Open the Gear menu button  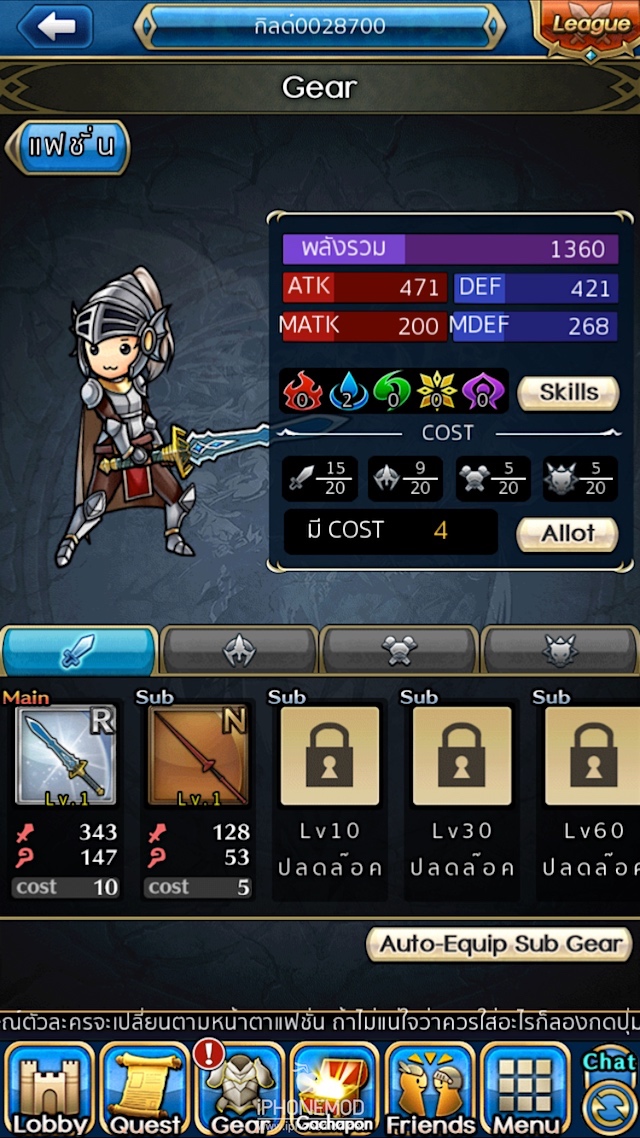tap(240, 1092)
